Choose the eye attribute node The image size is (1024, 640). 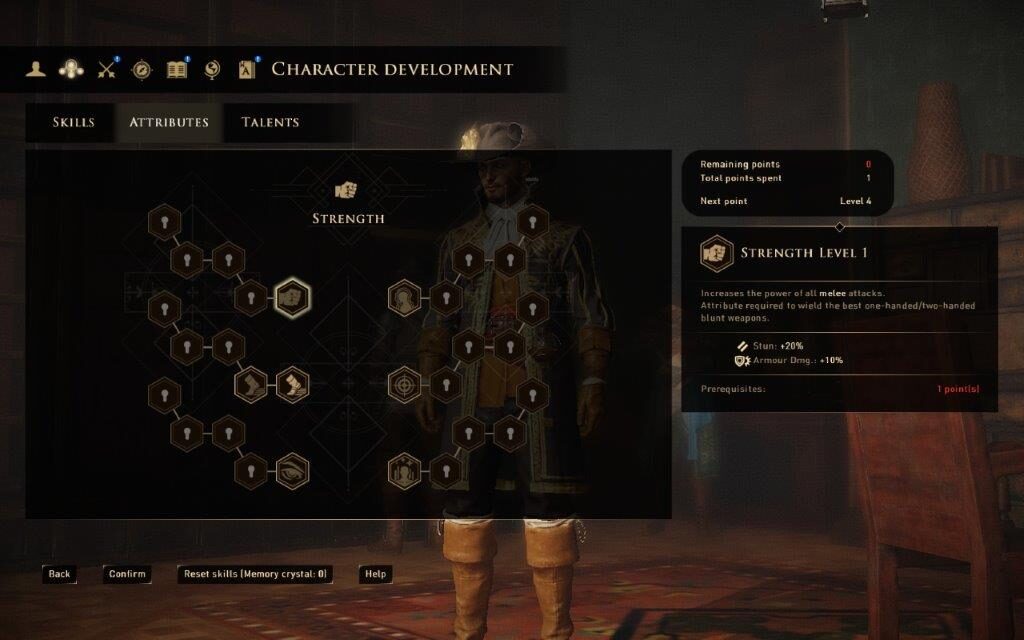pyautogui.click(x=292, y=470)
